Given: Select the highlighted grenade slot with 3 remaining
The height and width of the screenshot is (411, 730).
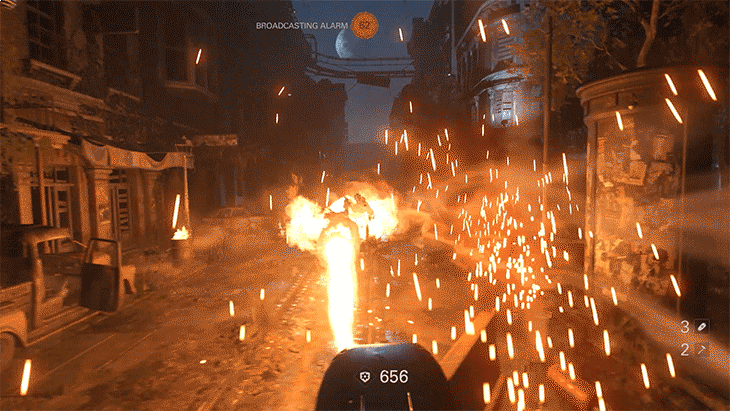Looking at the screenshot, I should (x=702, y=326).
